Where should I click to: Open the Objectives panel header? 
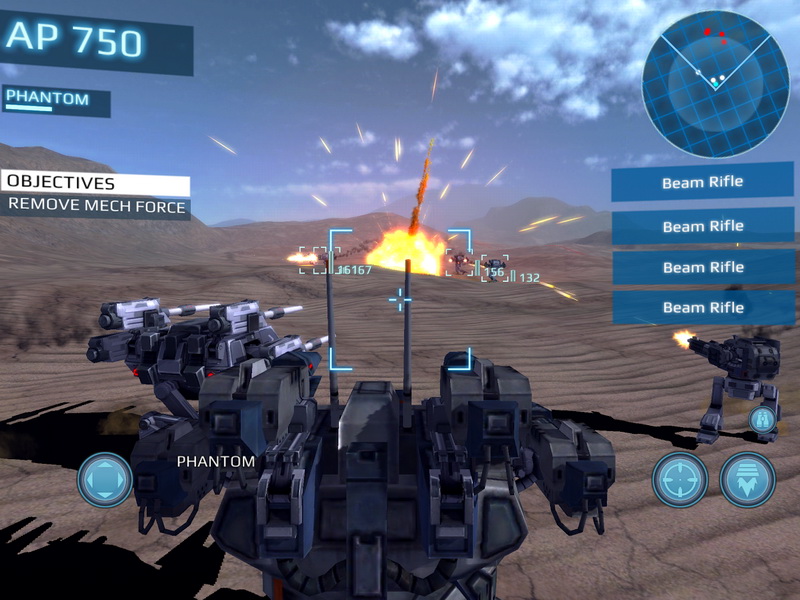pos(96,184)
